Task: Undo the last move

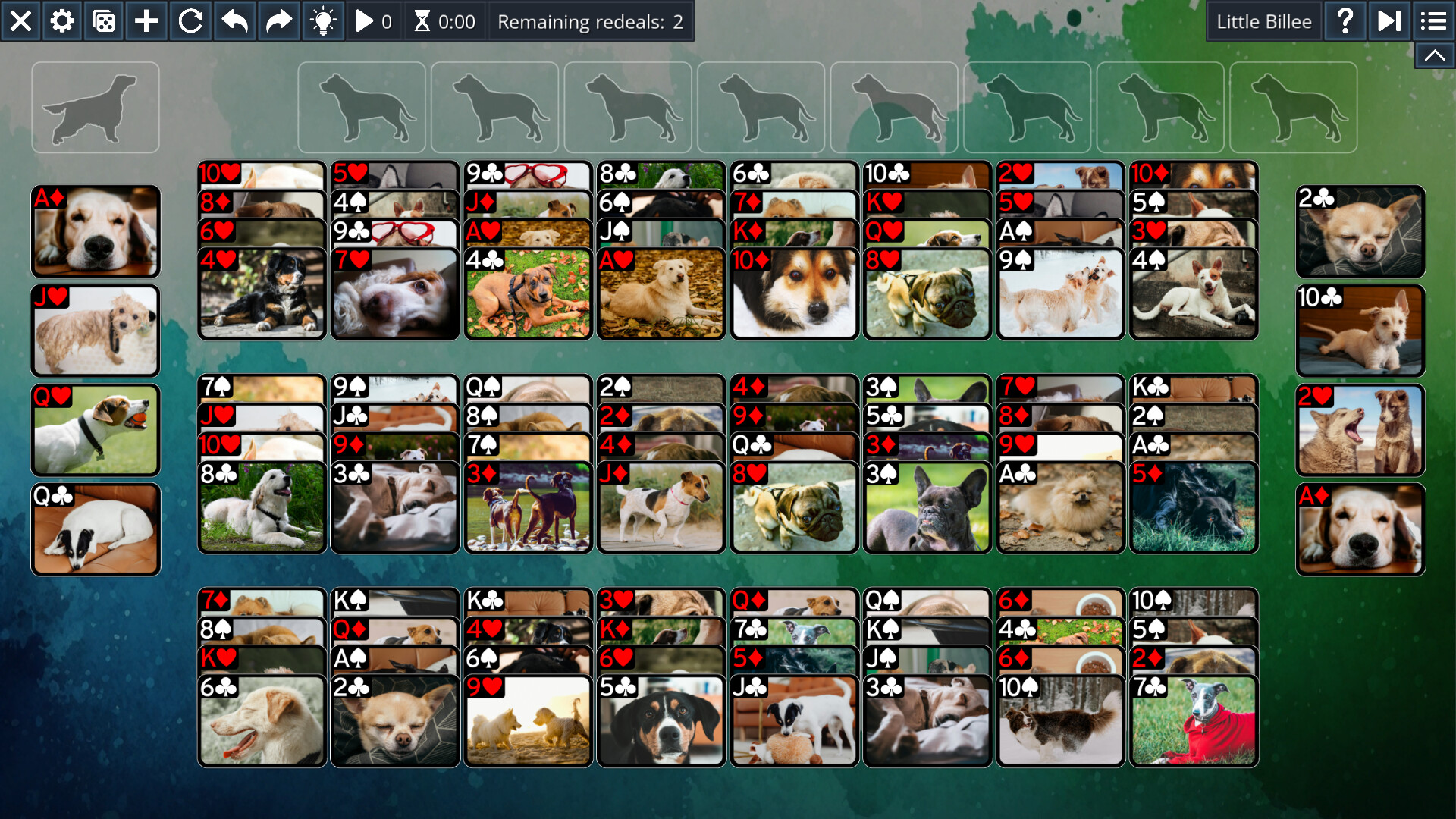Action: (234, 21)
